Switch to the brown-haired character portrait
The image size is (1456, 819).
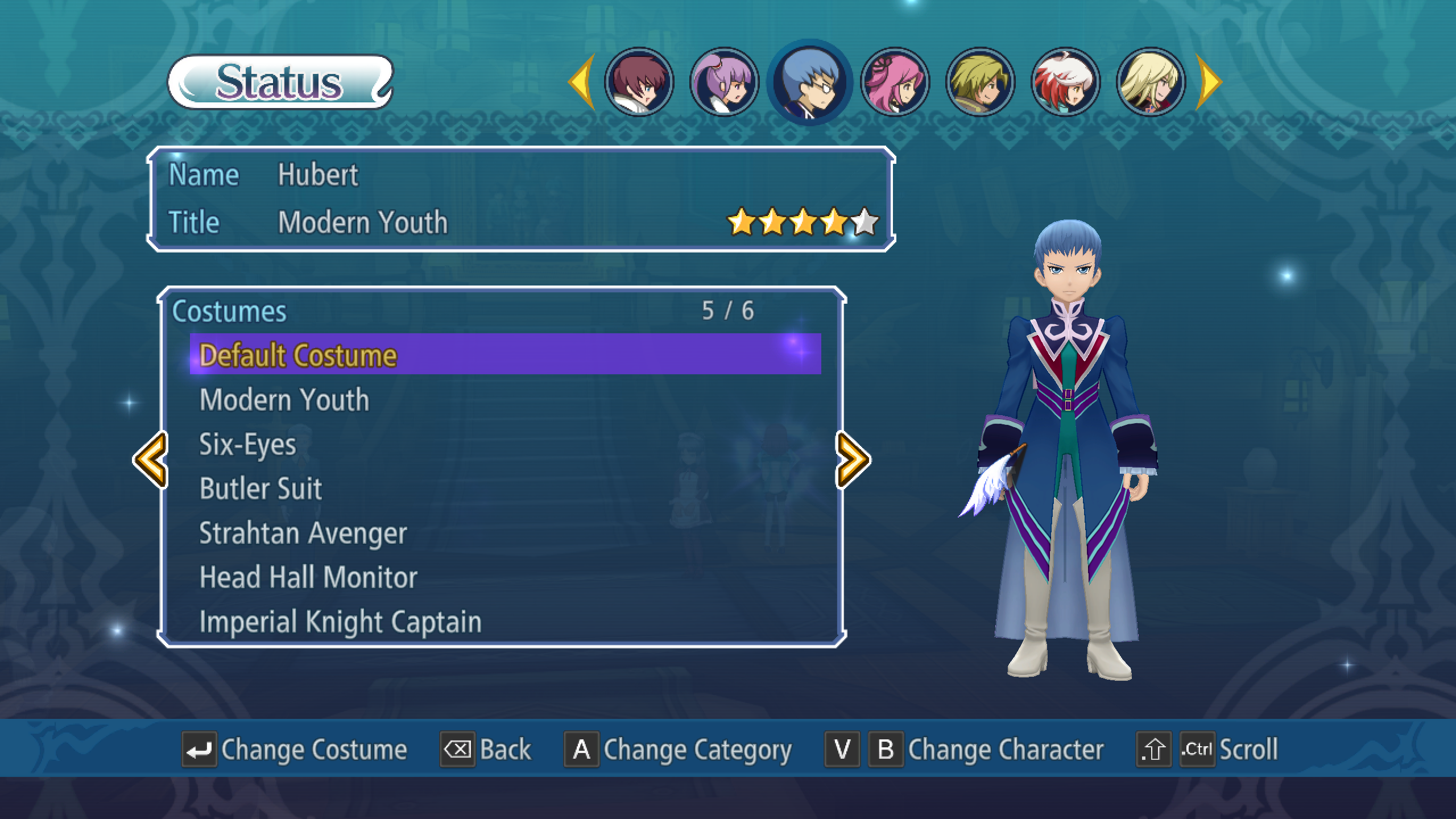(639, 82)
